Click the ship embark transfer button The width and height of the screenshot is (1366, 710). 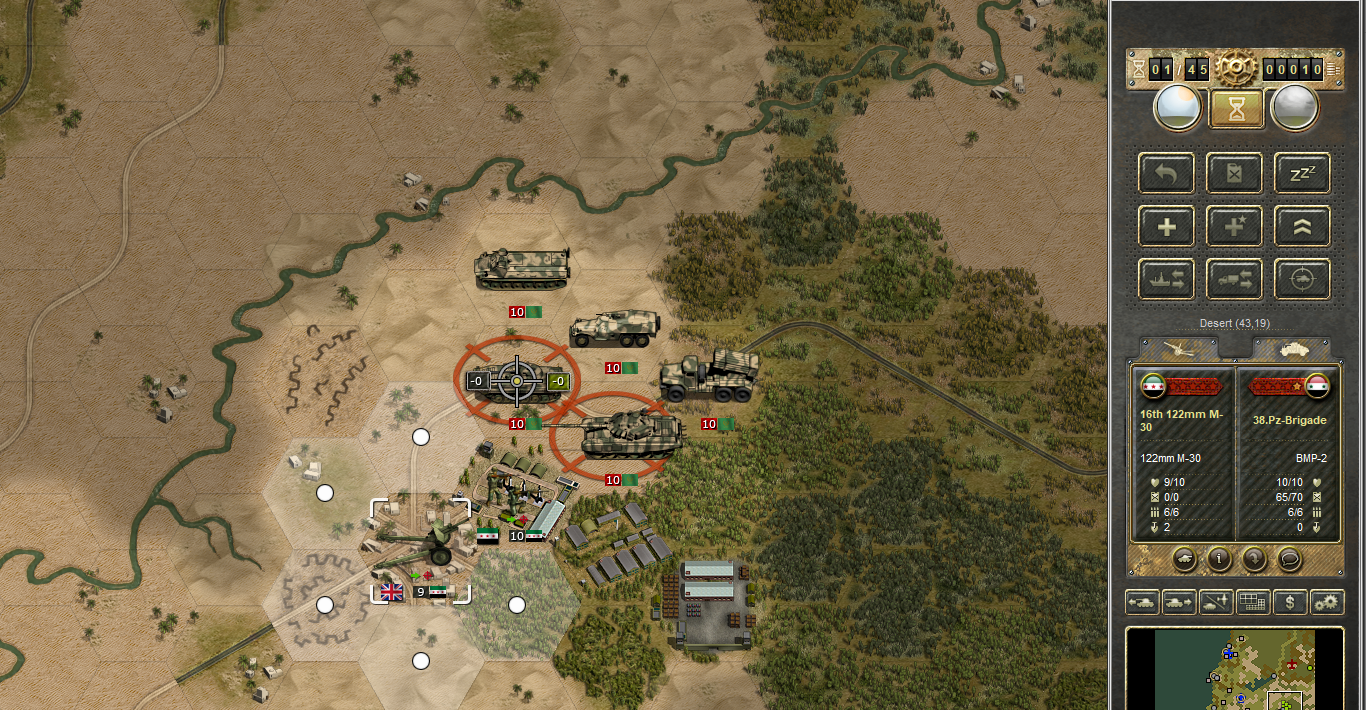pos(1167,279)
